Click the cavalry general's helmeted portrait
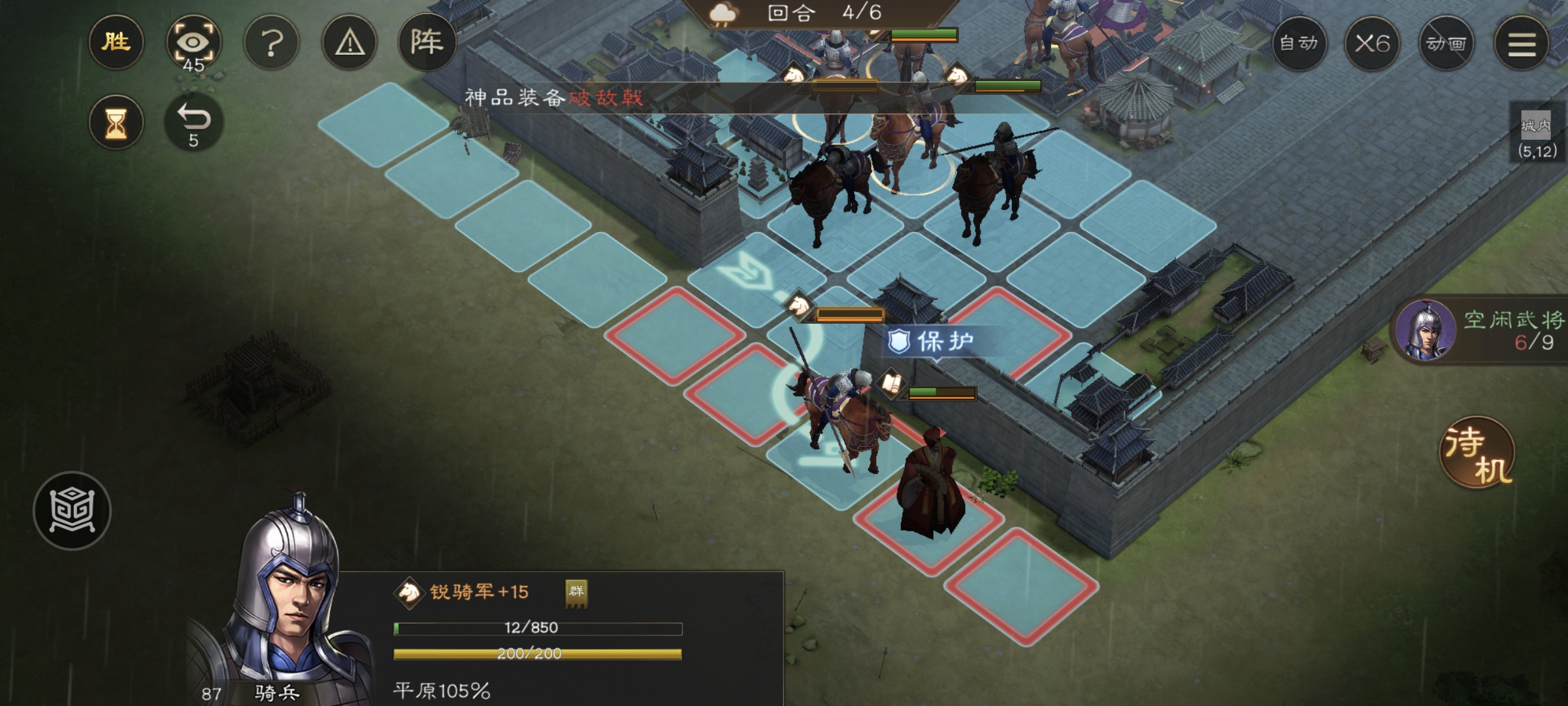 (287, 601)
